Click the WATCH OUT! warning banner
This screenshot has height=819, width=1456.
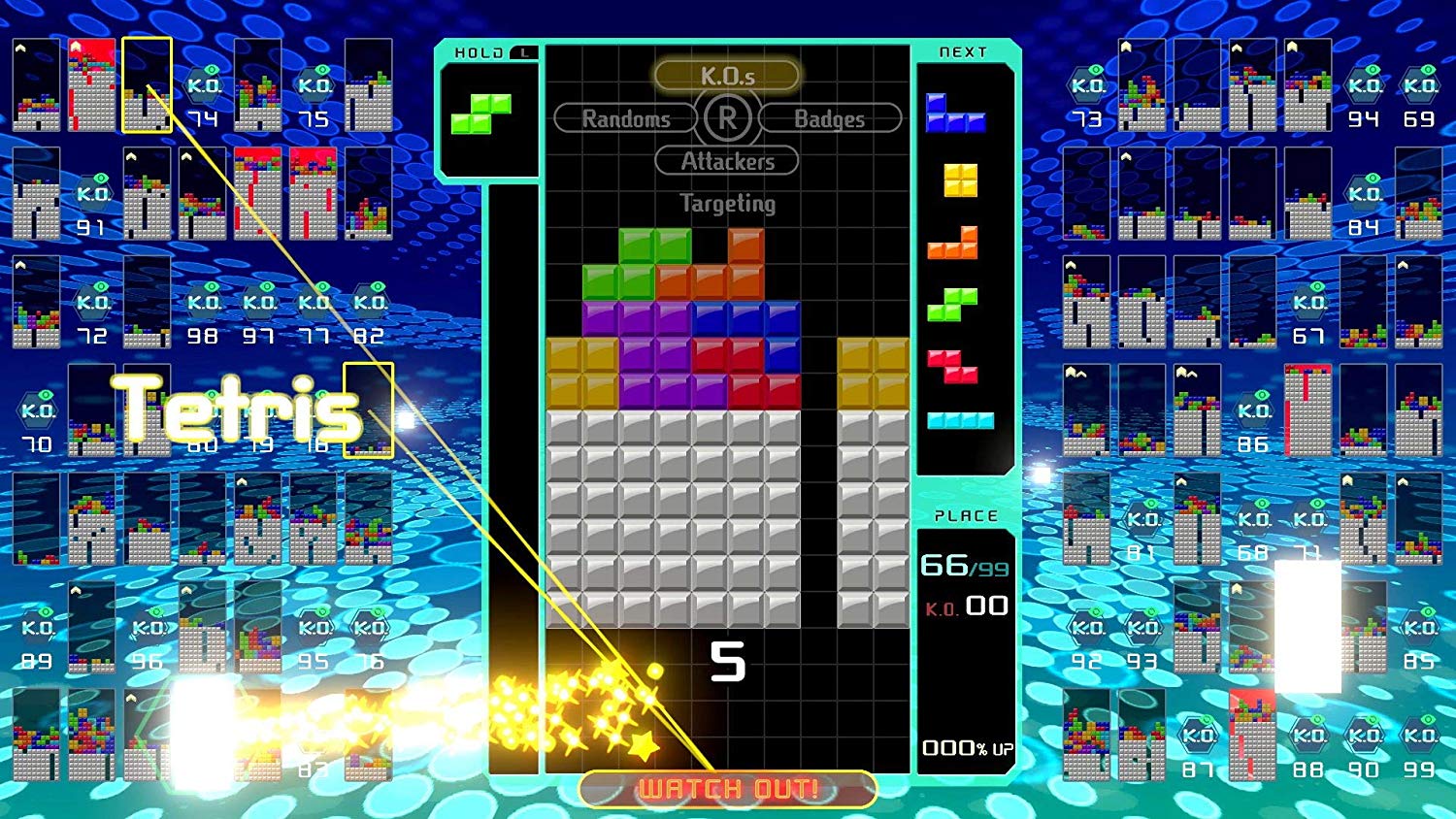726,789
